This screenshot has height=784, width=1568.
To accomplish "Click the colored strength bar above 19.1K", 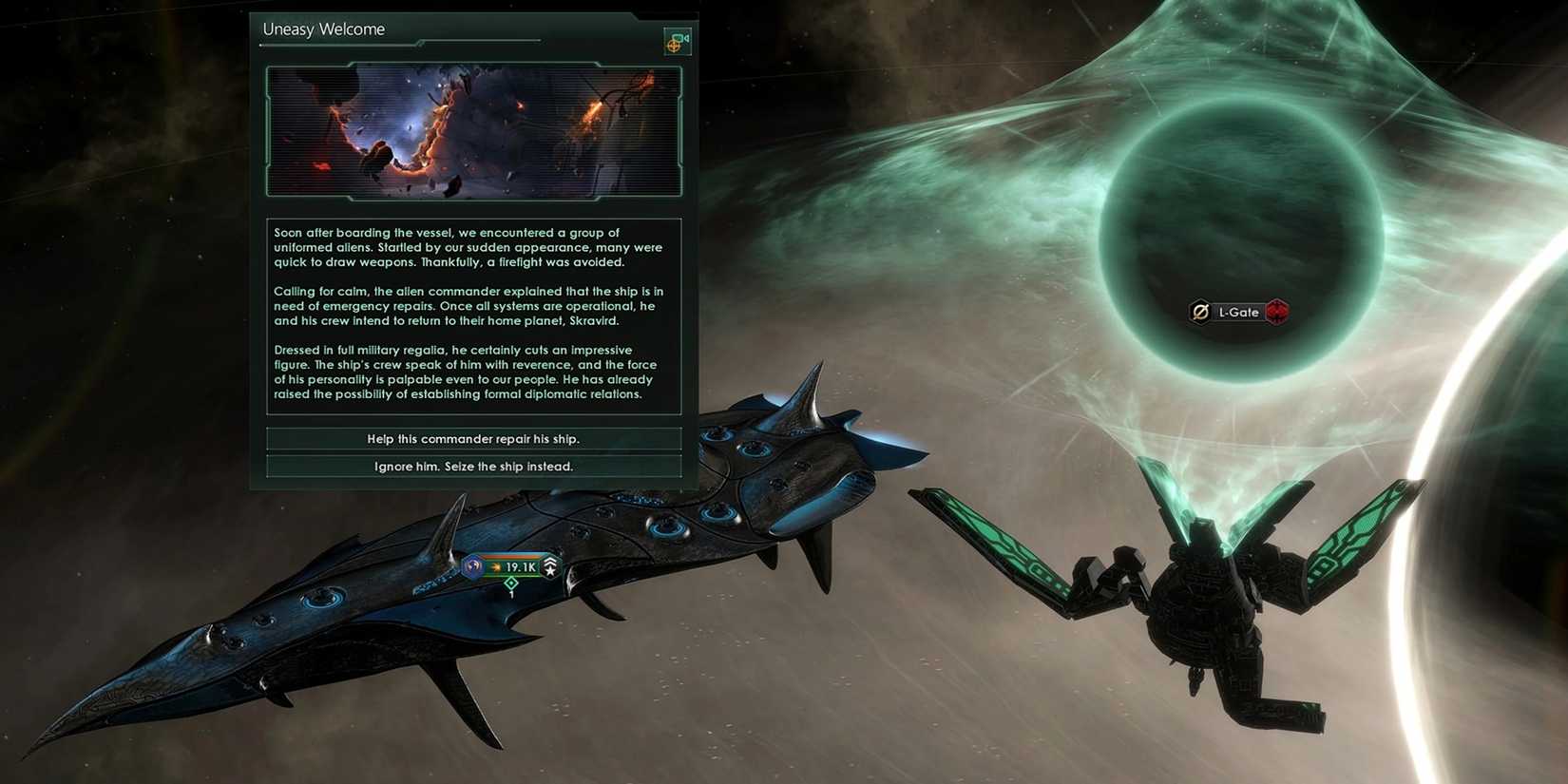I will [513, 555].
